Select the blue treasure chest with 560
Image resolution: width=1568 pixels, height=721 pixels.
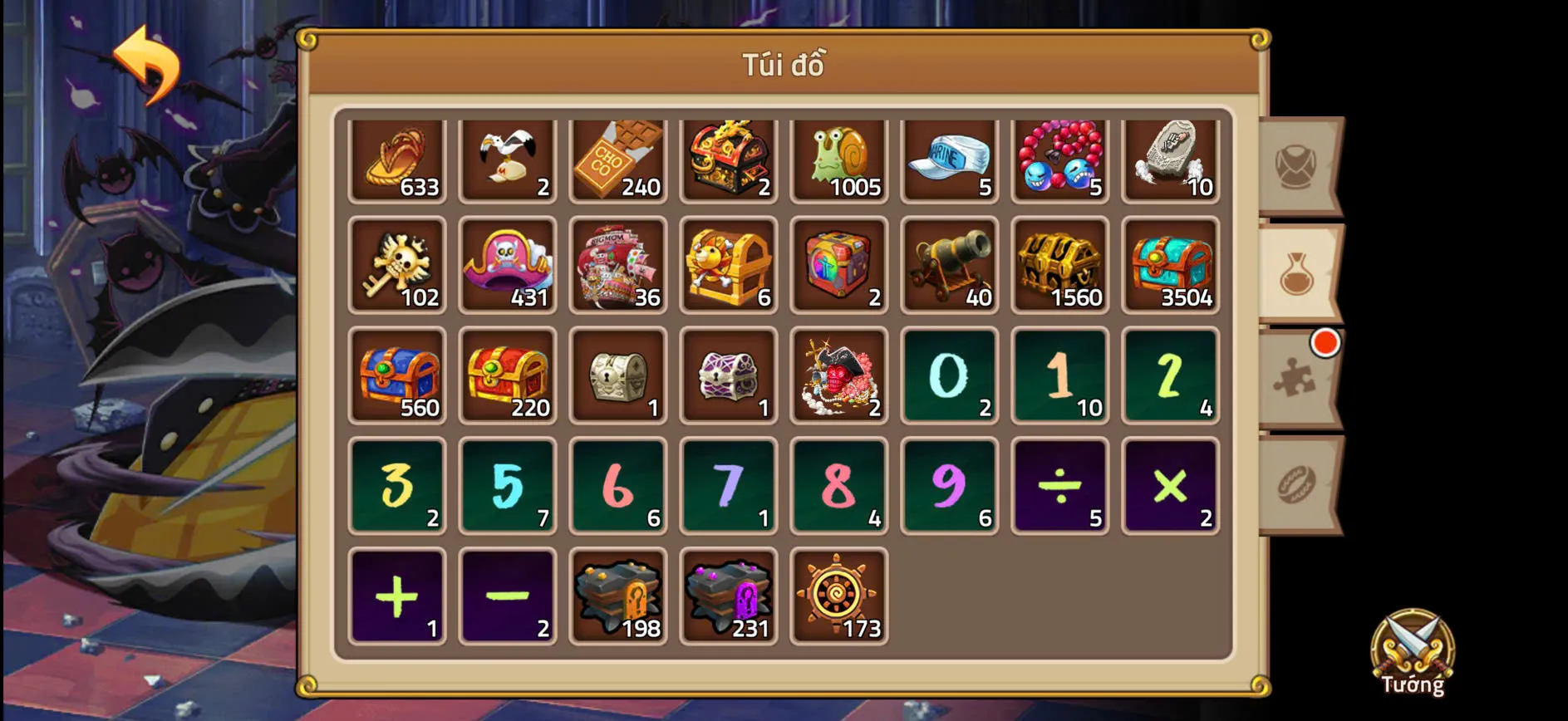(397, 375)
